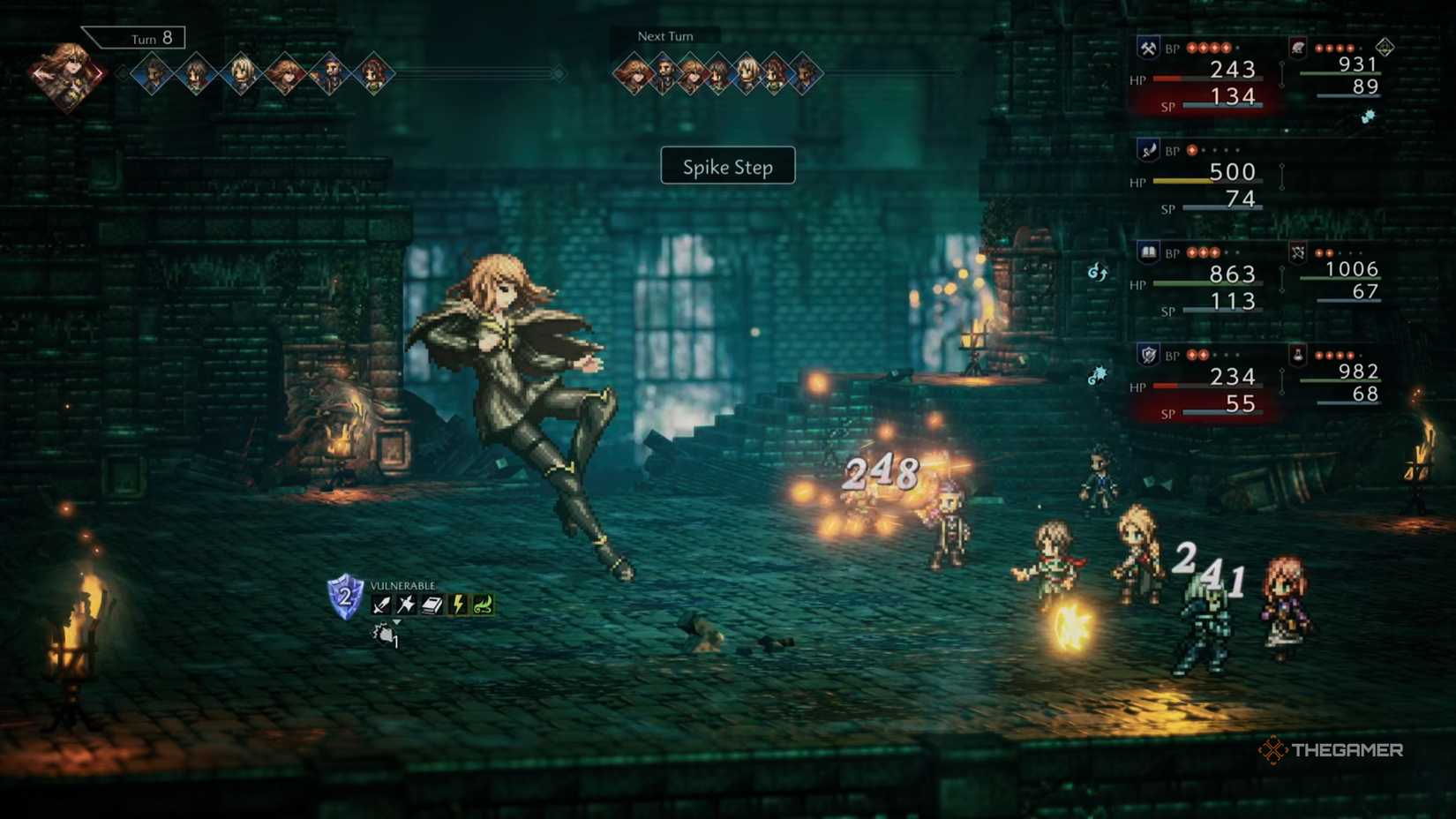Expand the broken shield indicator below the weakness icons
Screen dimensions: 1456x819
point(385,635)
